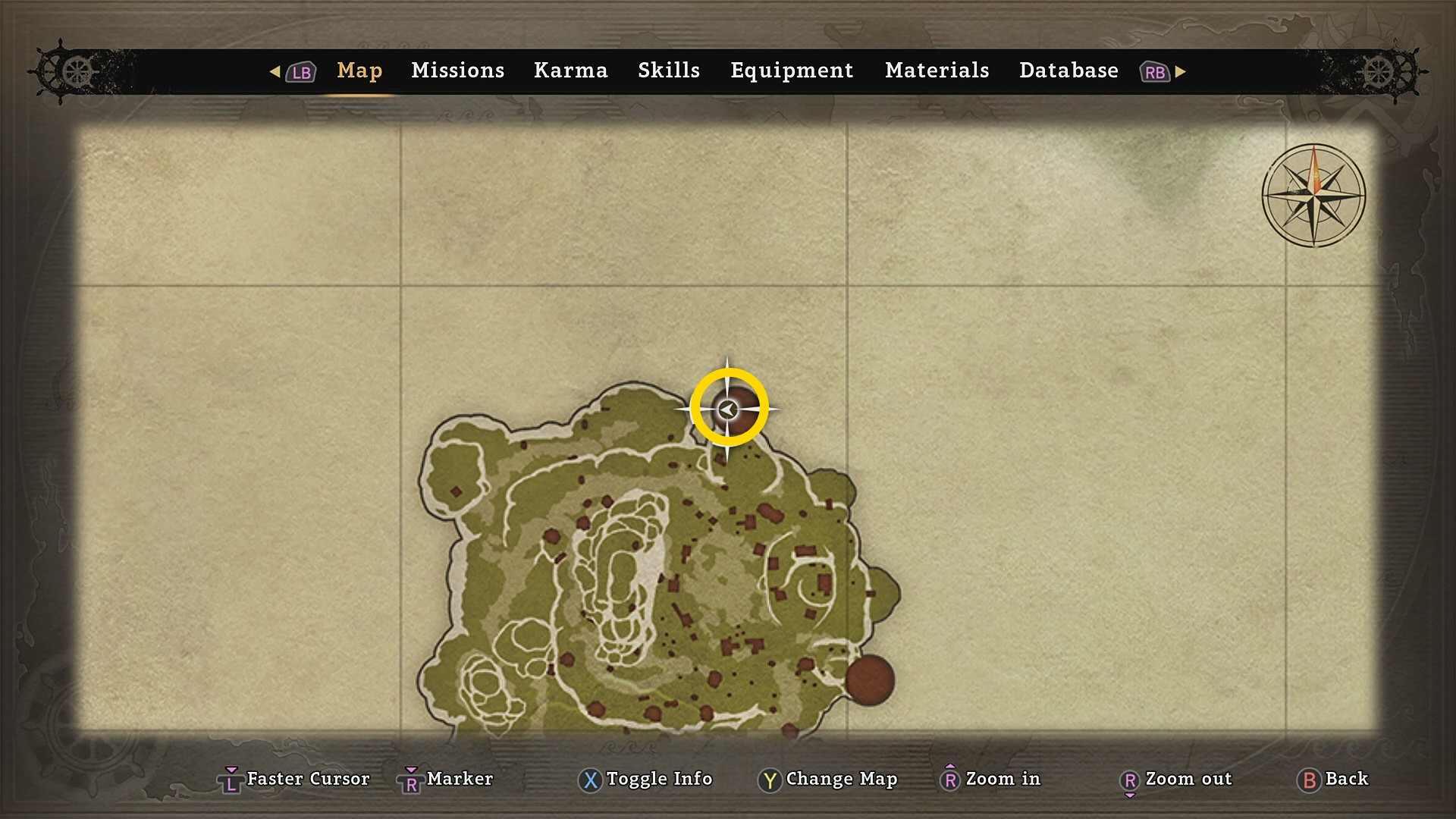Open the Materials tab

click(937, 71)
